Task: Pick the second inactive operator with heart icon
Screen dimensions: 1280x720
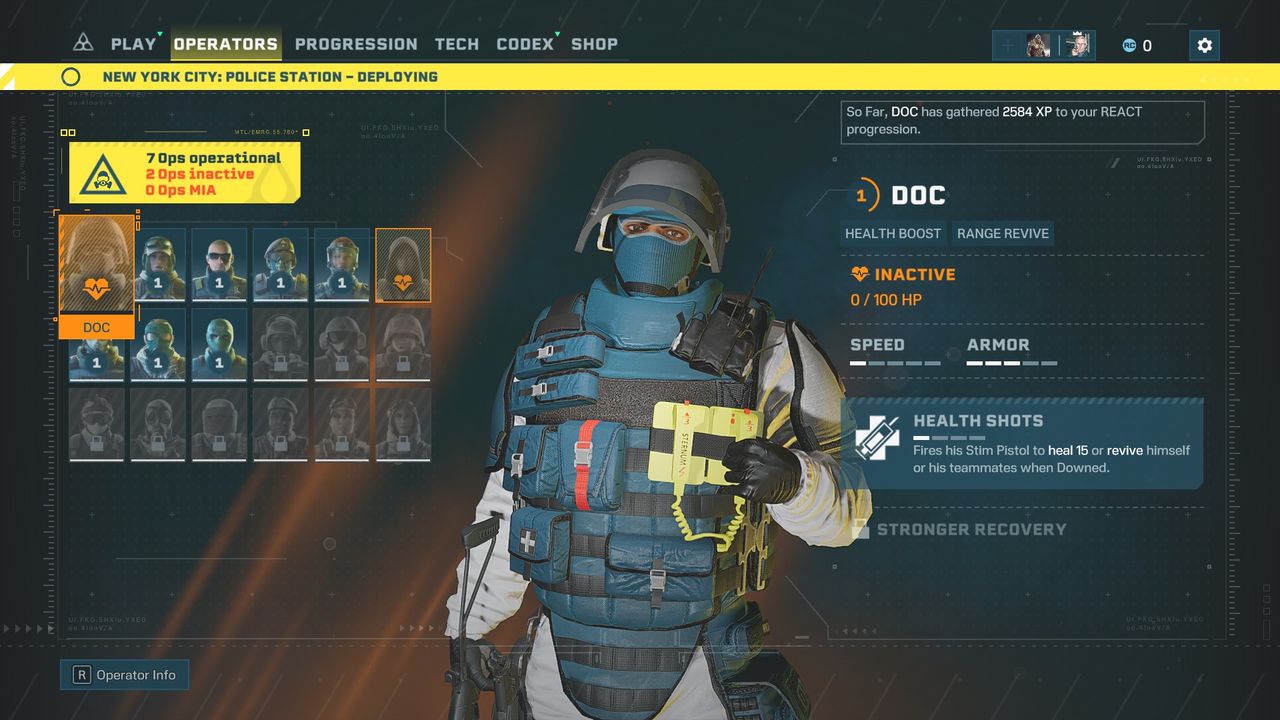Action: pos(403,264)
